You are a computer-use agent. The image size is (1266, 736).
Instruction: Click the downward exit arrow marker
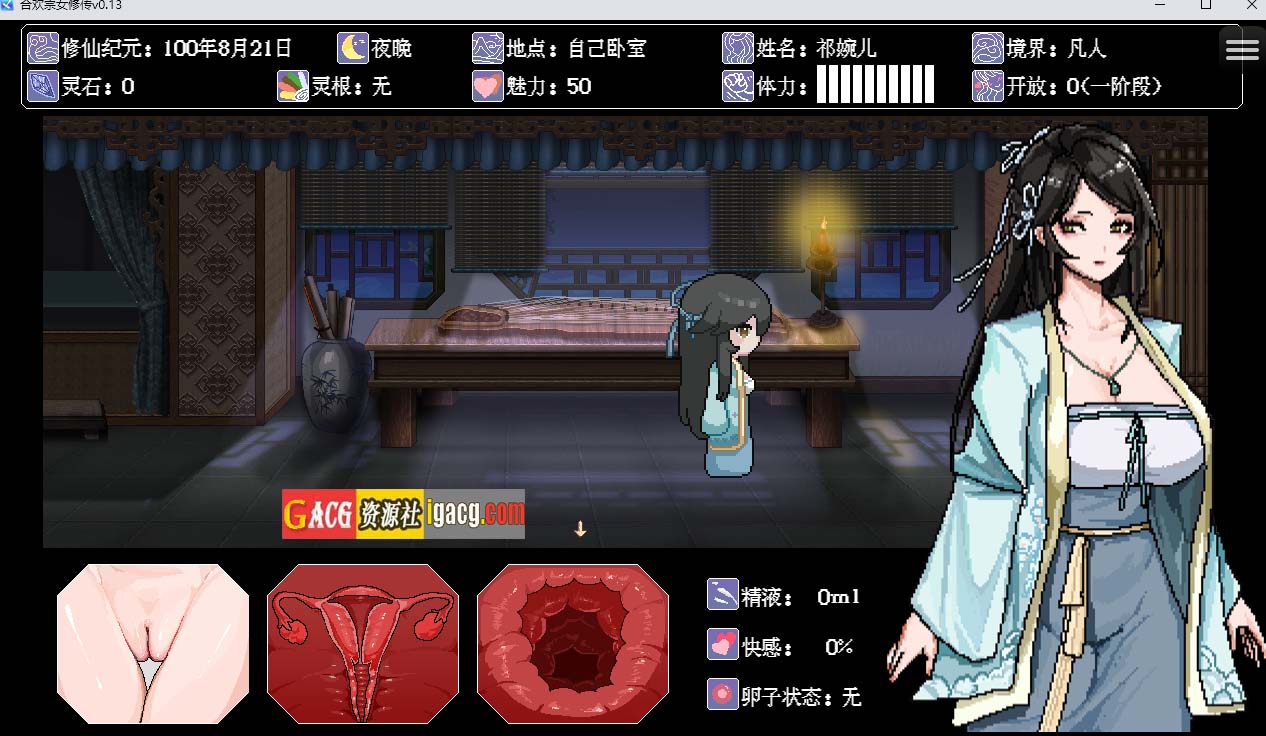pyautogui.click(x=580, y=529)
